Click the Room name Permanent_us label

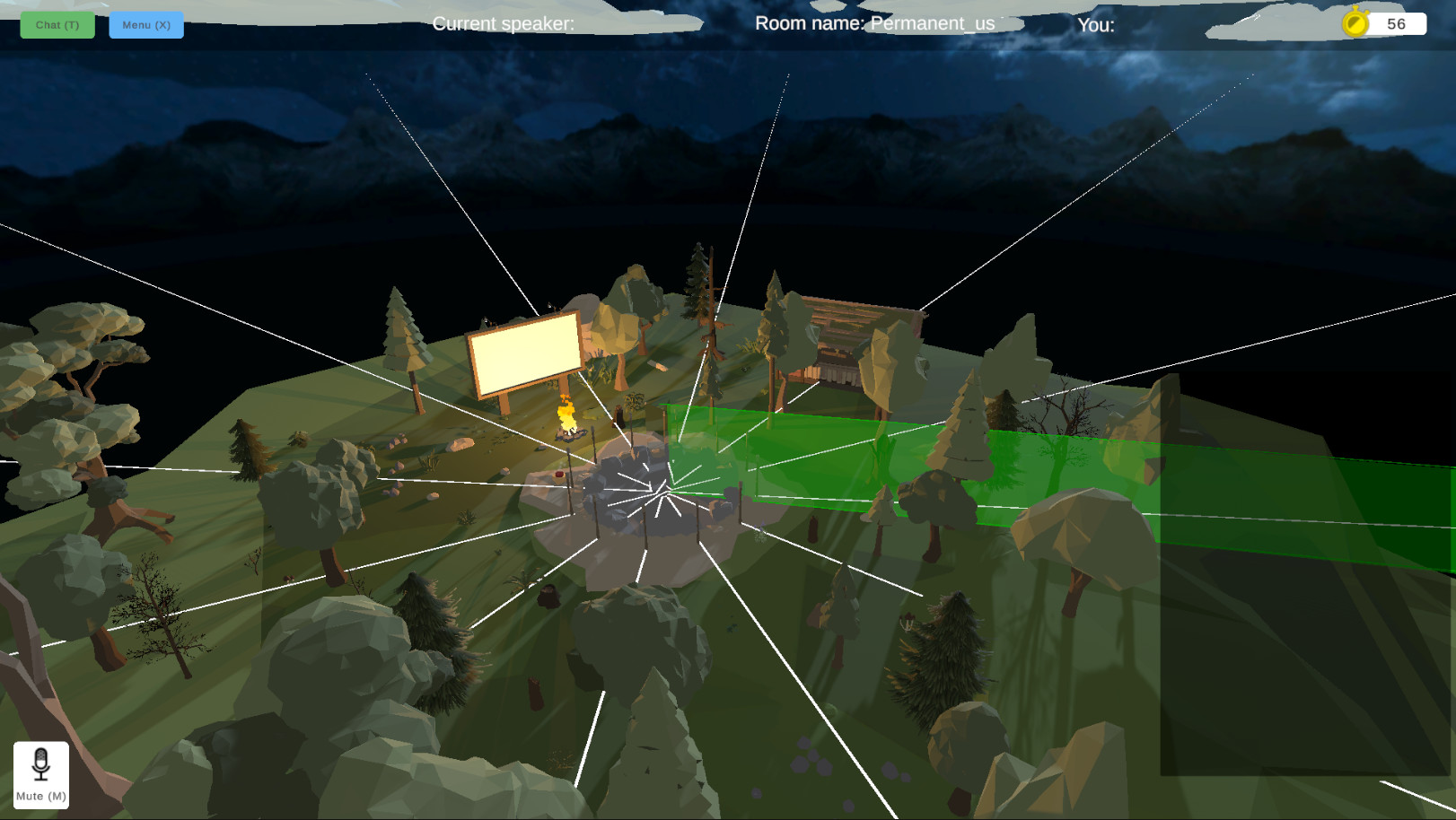873,24
